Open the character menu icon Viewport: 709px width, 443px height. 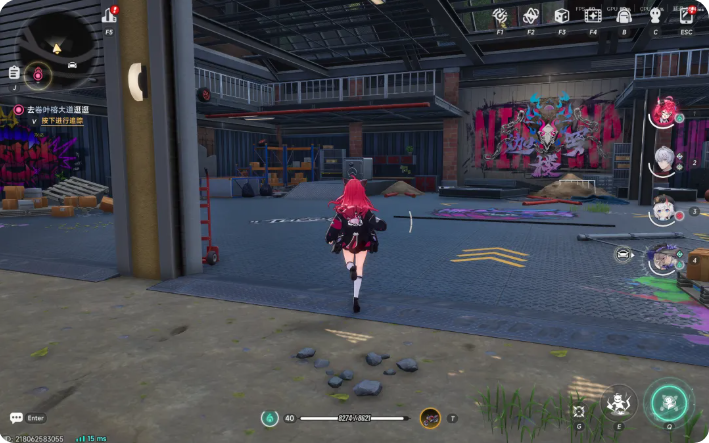click(x=655, y=16)
